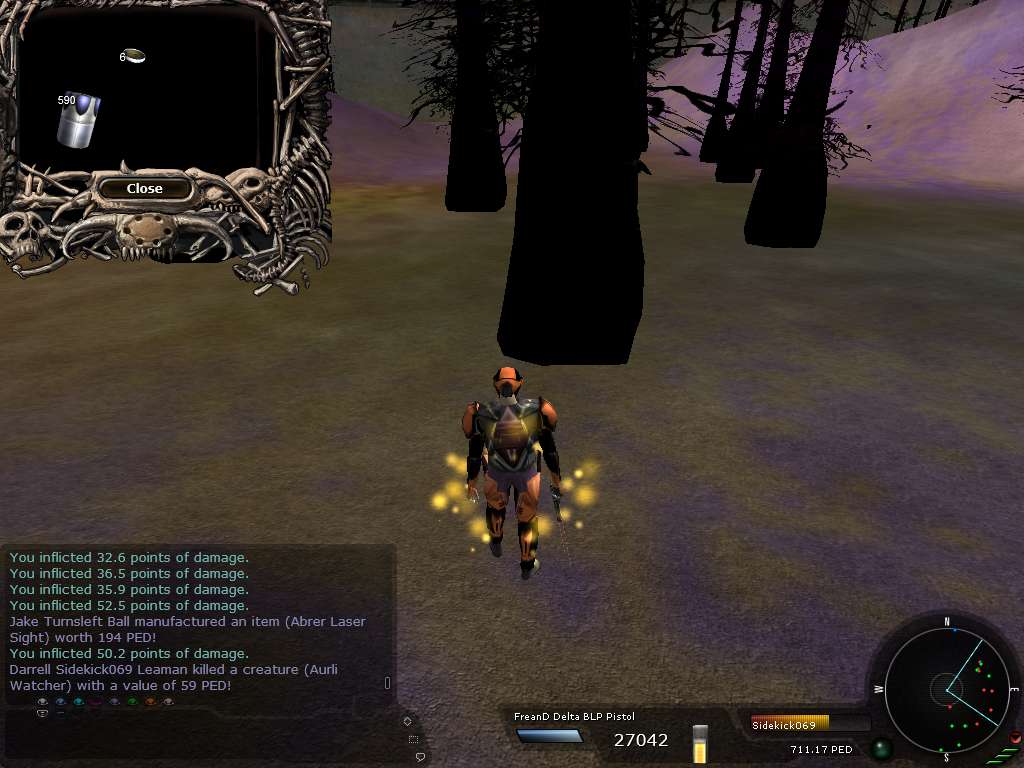Image resolution: width=1024 pixels, height=768 pixels.
Task: Pick the small ring-shaped loot item
Action: (x=136, y=56)
